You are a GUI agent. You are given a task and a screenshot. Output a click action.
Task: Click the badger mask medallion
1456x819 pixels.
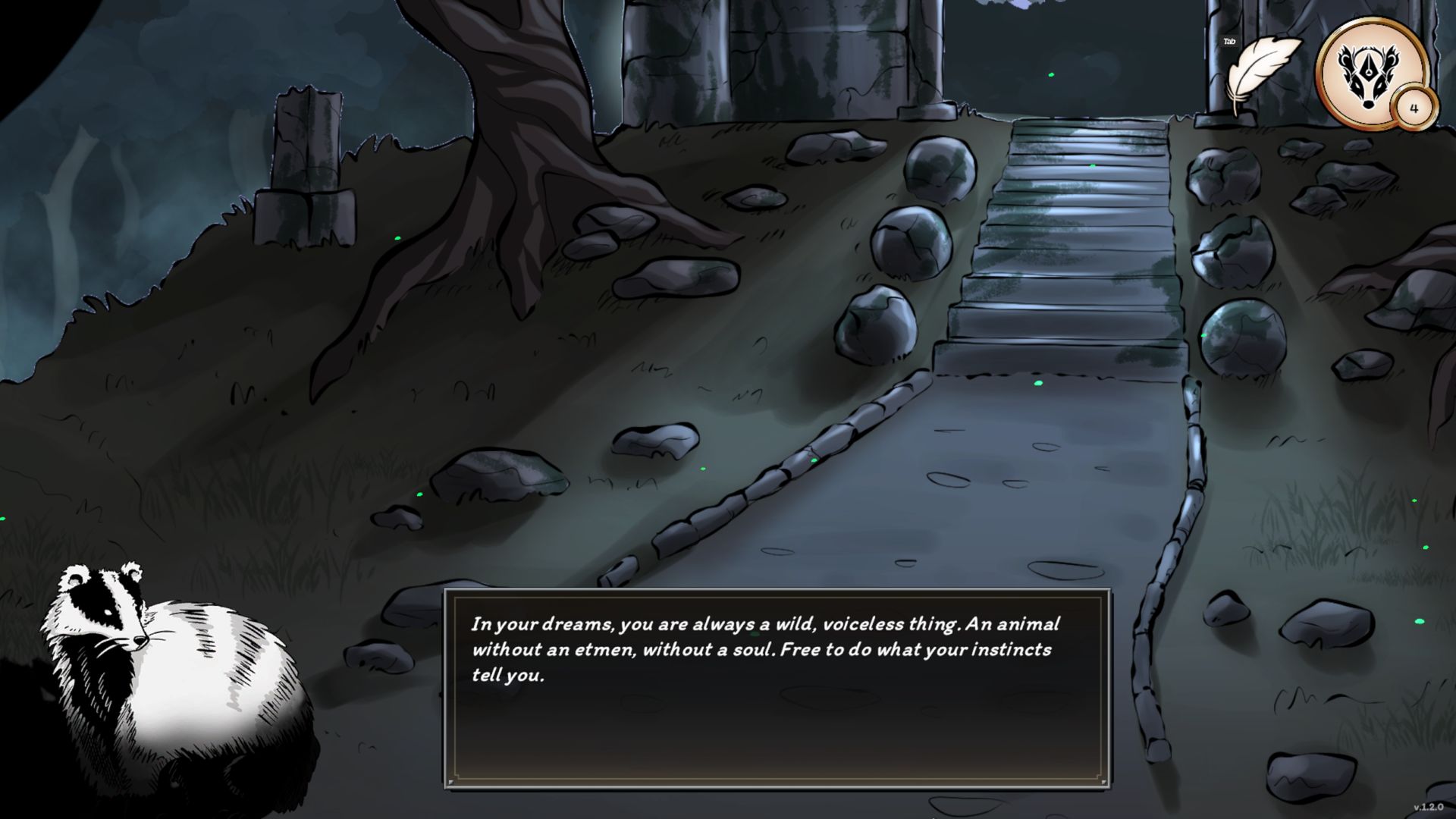(1367, 71)
